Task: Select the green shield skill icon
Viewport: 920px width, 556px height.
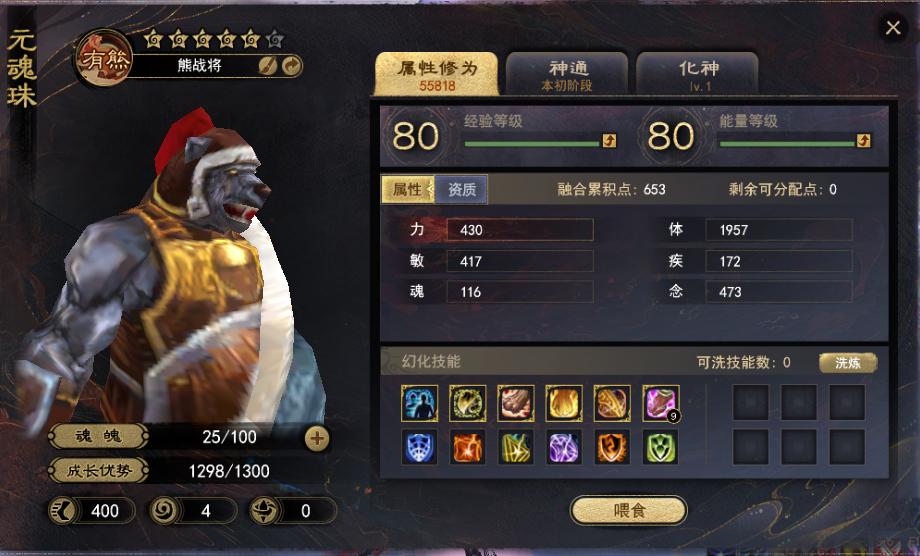Action: point(661,447)
